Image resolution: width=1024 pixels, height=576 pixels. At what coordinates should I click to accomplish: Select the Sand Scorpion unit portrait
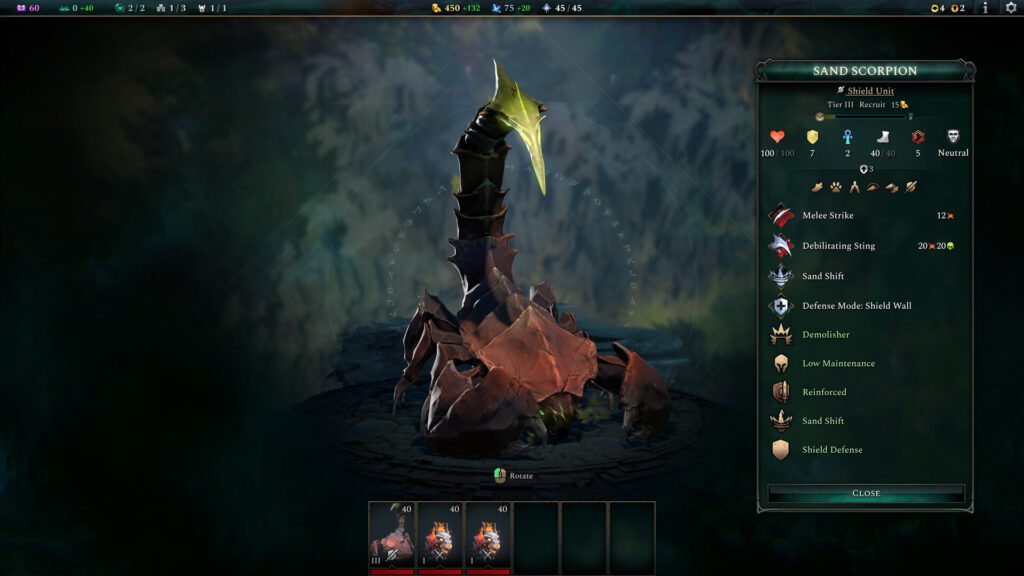tap(392, 537)
